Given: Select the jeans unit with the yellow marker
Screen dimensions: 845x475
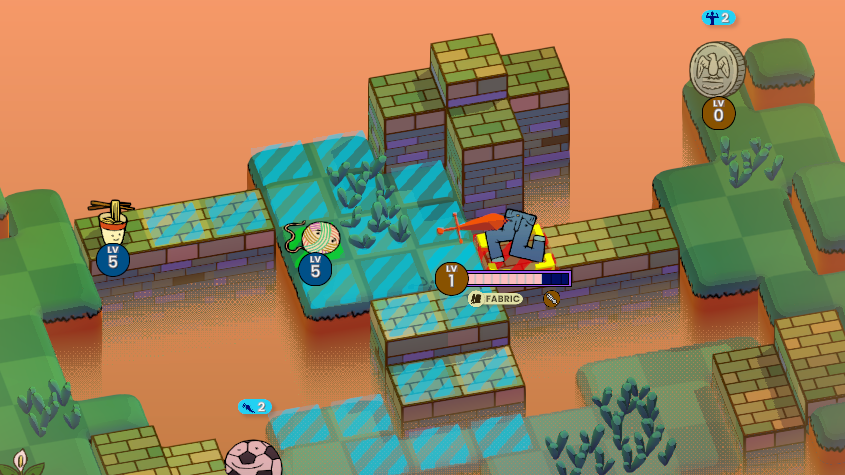Looking at the screenshot, I should click(514, 237).
